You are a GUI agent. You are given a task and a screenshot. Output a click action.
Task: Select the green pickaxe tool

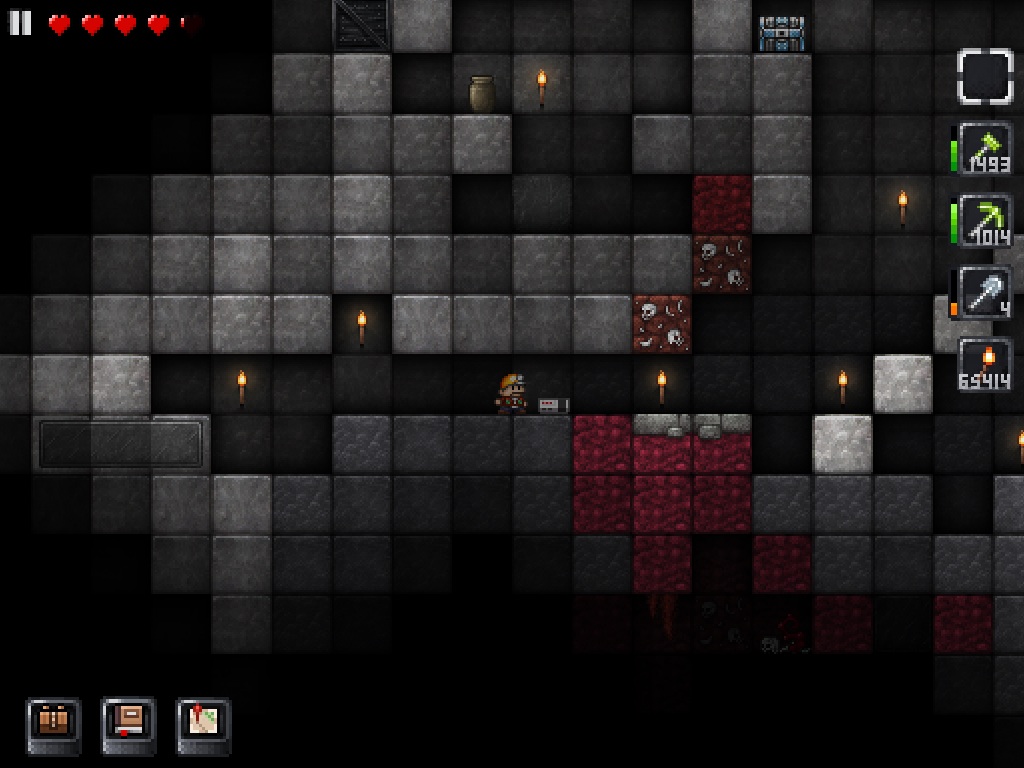pyautogui.click(x=984, y=221)
